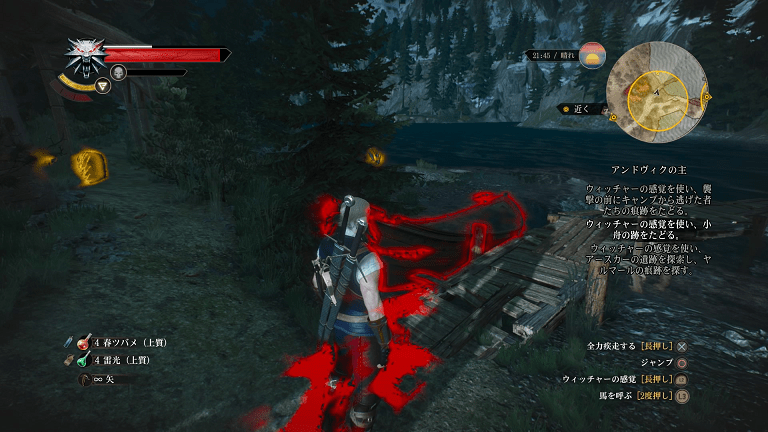Click the sunset weather icon
Viewport: 768px width, 432px height.
(593, 55)
